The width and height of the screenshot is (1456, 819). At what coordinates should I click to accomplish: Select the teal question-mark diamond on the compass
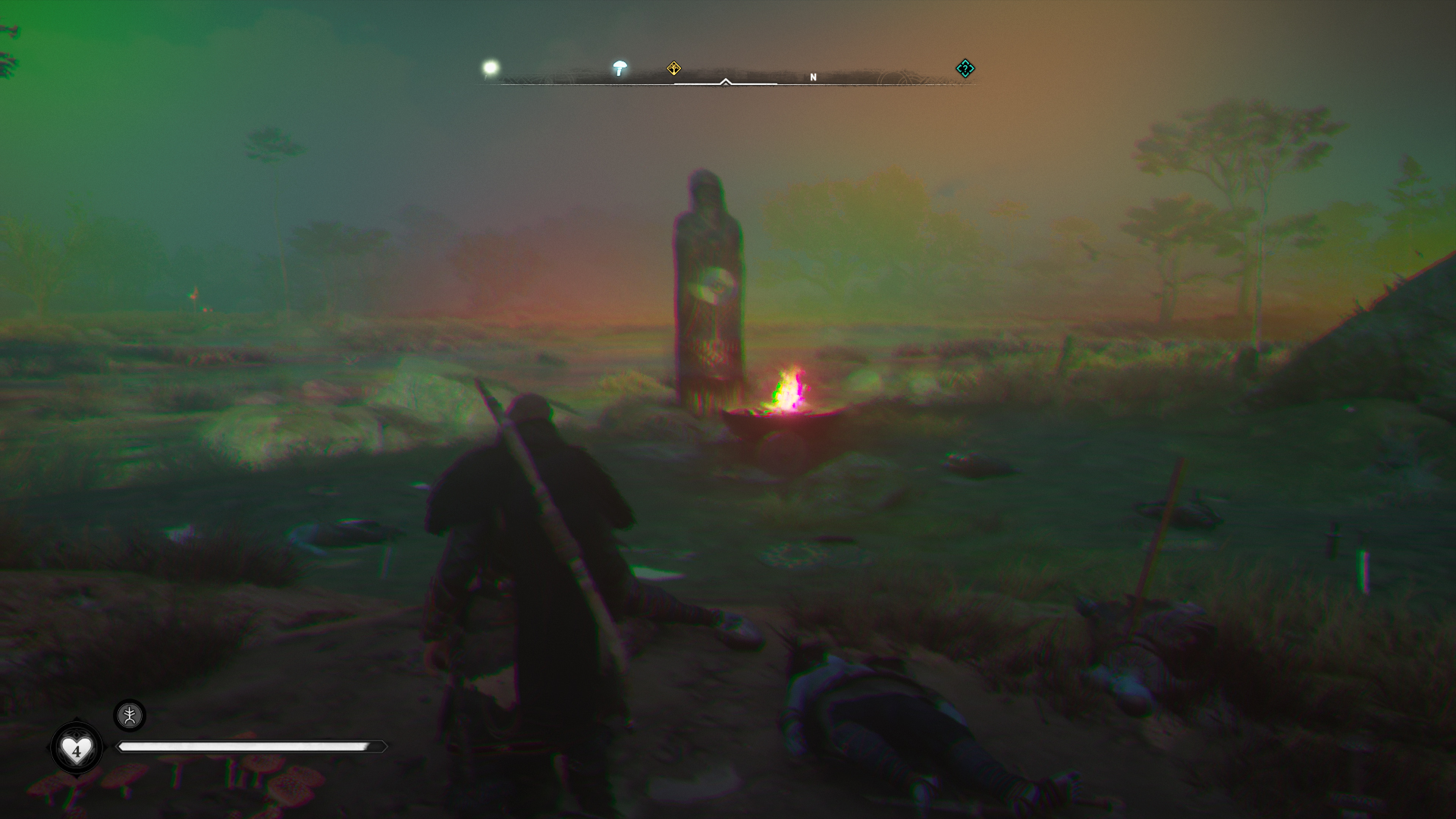(x=964, y=68)
